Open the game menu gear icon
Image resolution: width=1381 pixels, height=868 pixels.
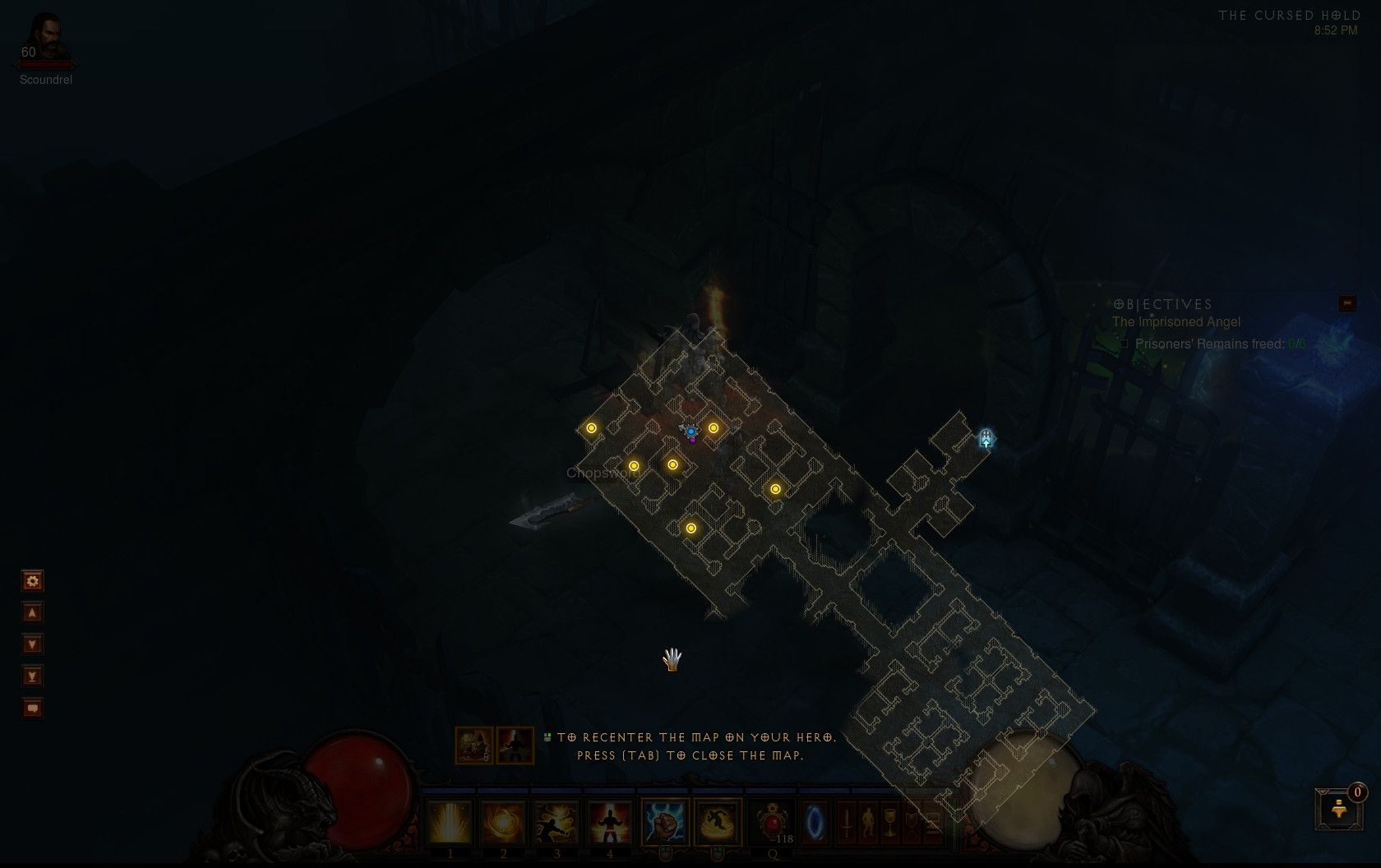[x=31, y=581]
